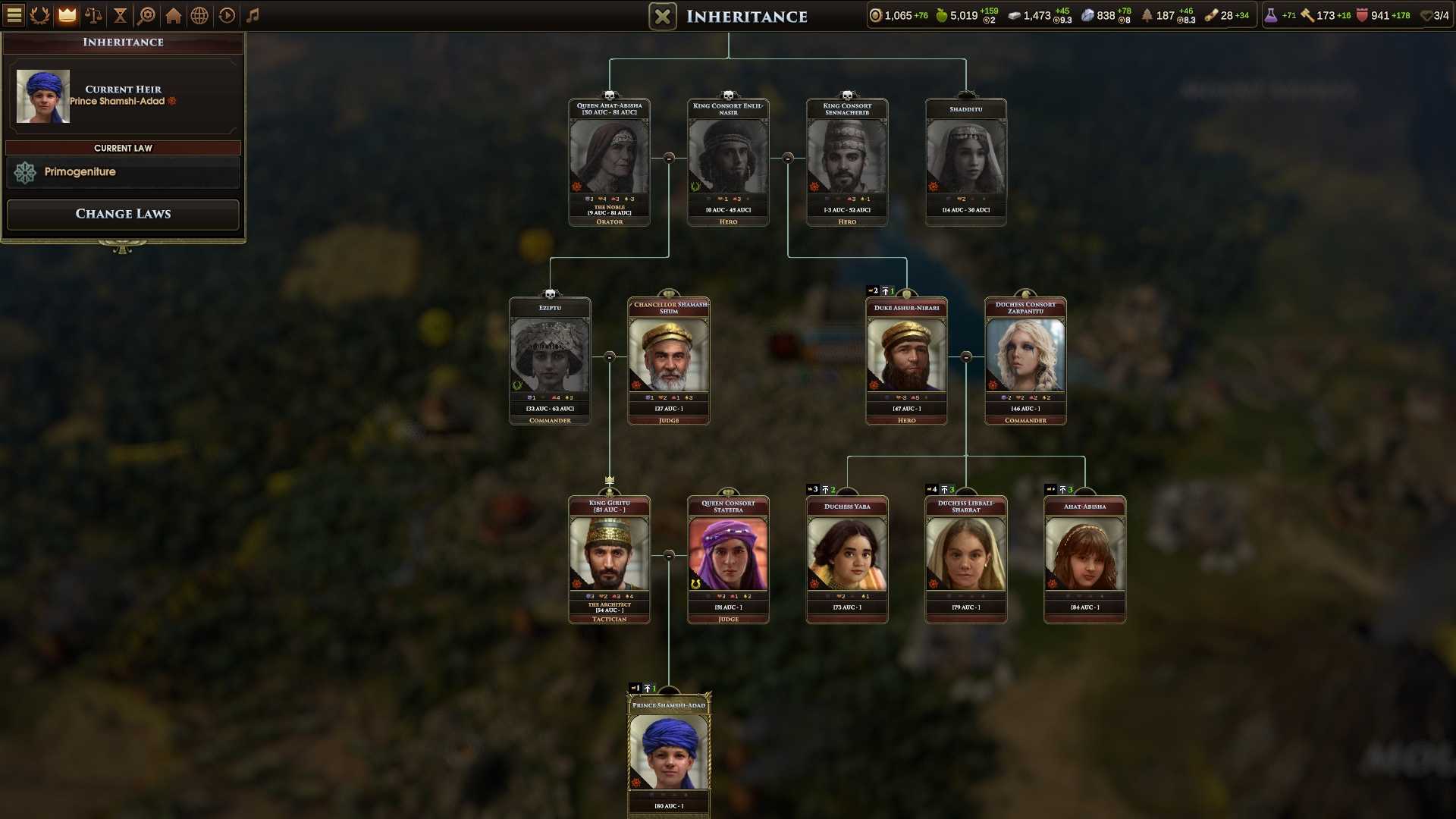Close the Inheritance screen
Screen dimensions: 1456x819
(x=662, y=17)
